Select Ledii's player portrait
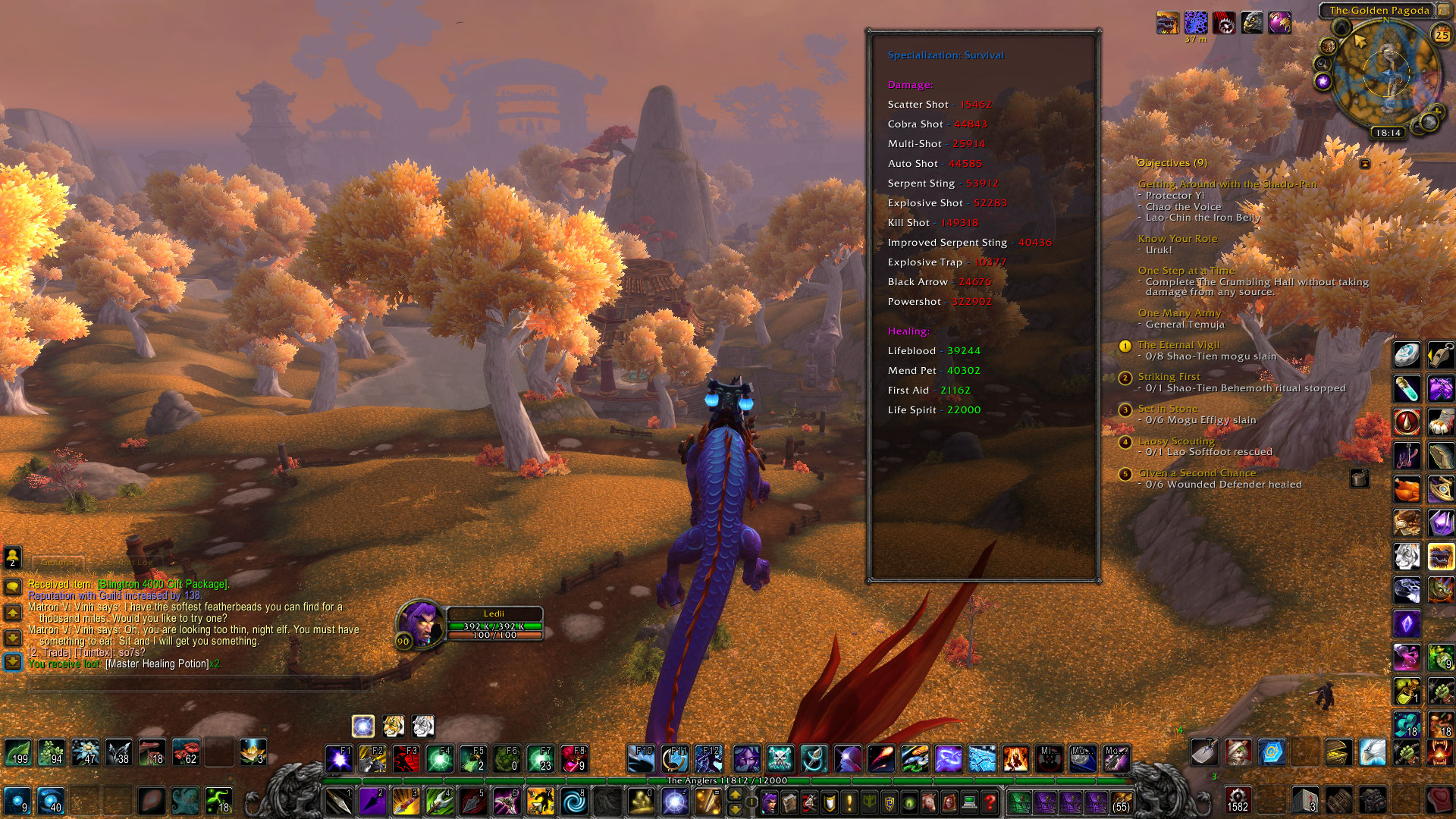 (419, 623)
